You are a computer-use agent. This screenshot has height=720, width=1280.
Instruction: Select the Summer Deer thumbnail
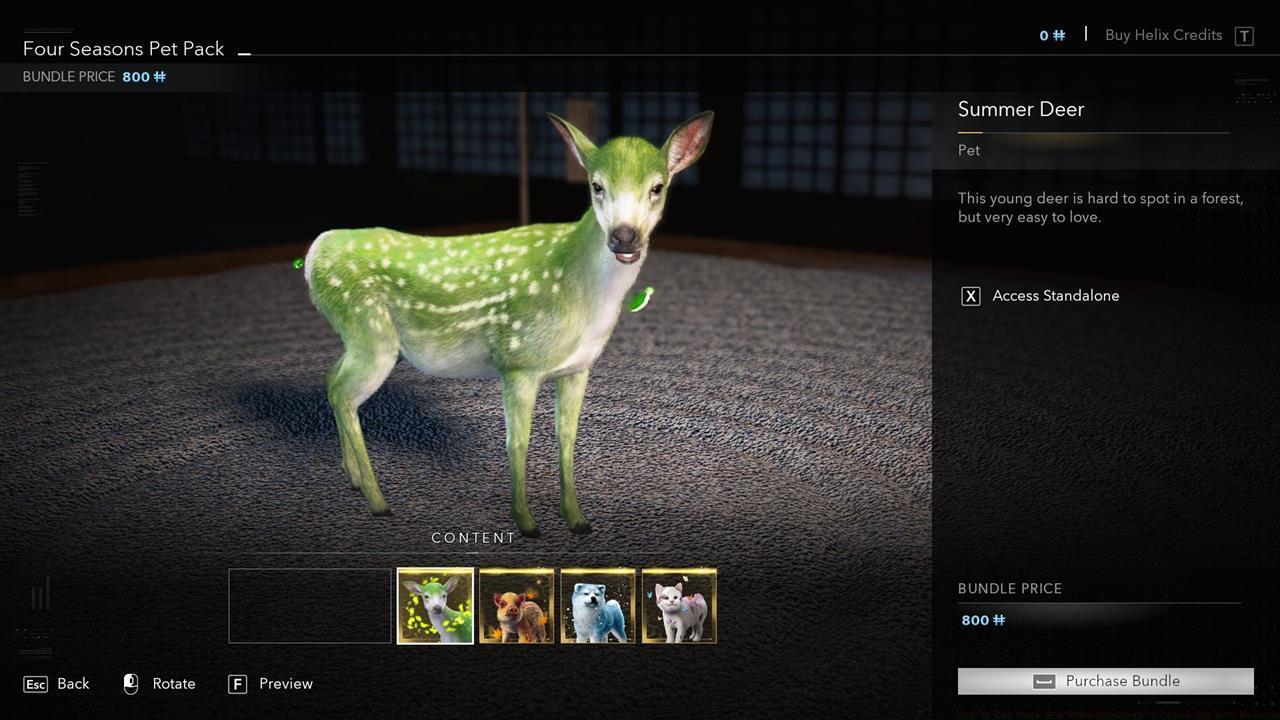coord(434,604)
